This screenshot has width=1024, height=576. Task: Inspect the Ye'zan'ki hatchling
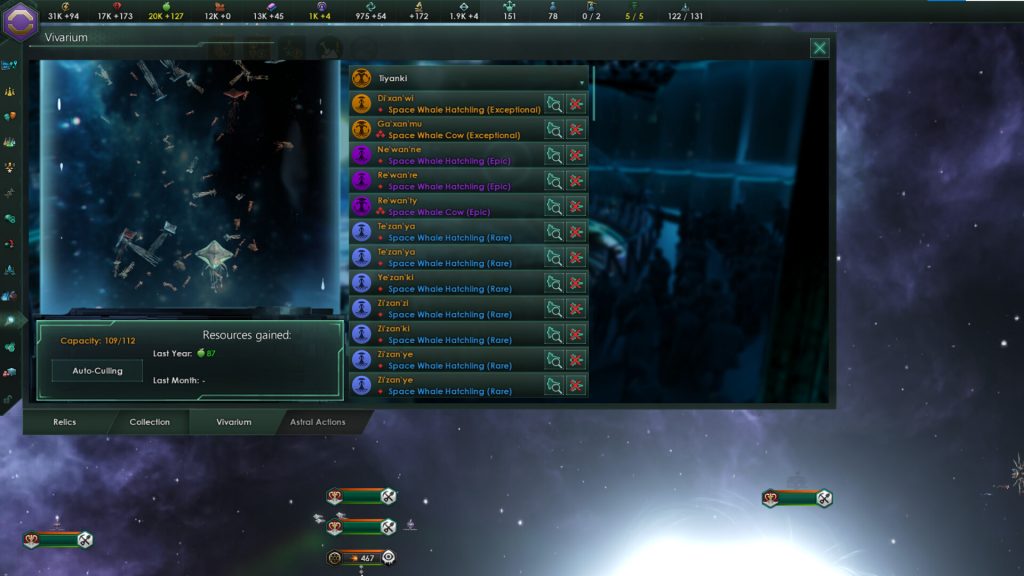[554, 283]
